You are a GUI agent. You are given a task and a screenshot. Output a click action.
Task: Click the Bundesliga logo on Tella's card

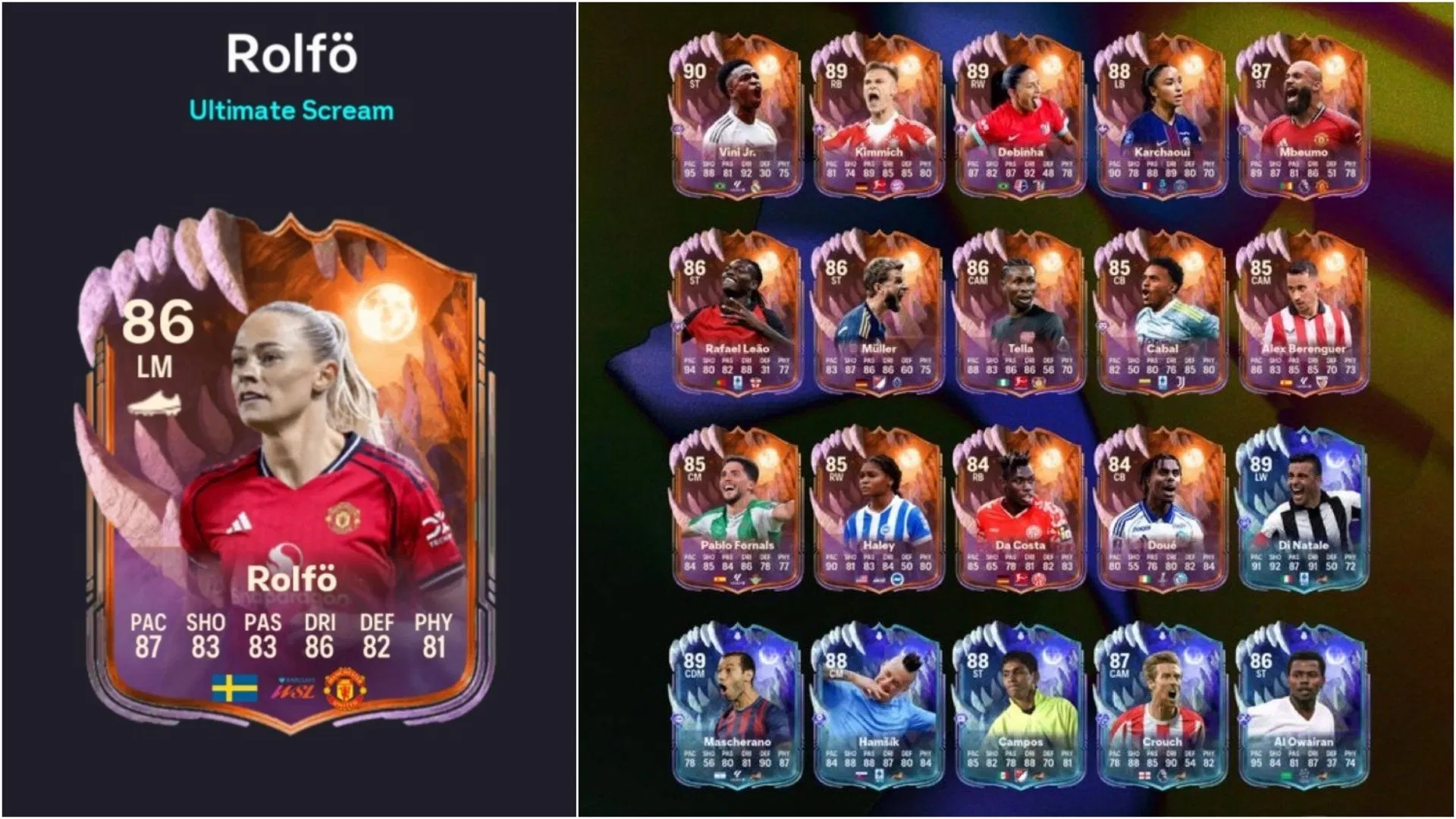tap(1021, 381)
